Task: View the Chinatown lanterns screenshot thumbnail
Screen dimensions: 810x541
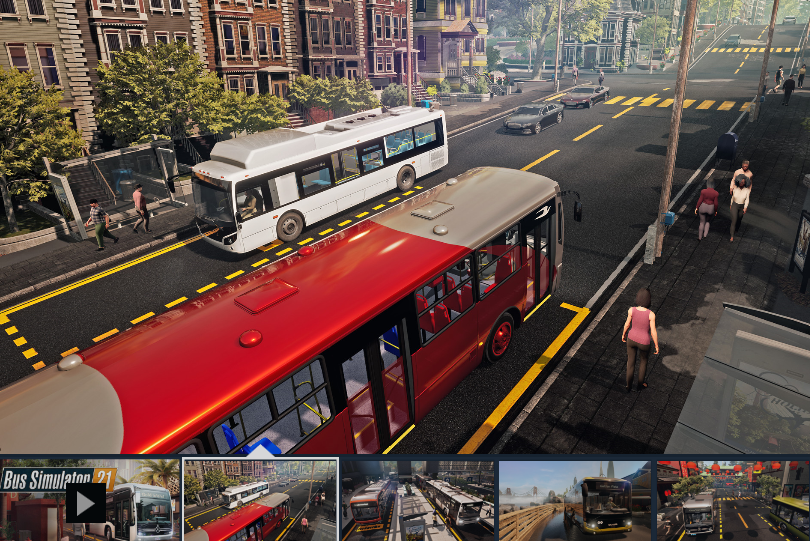Action: coord(732,501)
